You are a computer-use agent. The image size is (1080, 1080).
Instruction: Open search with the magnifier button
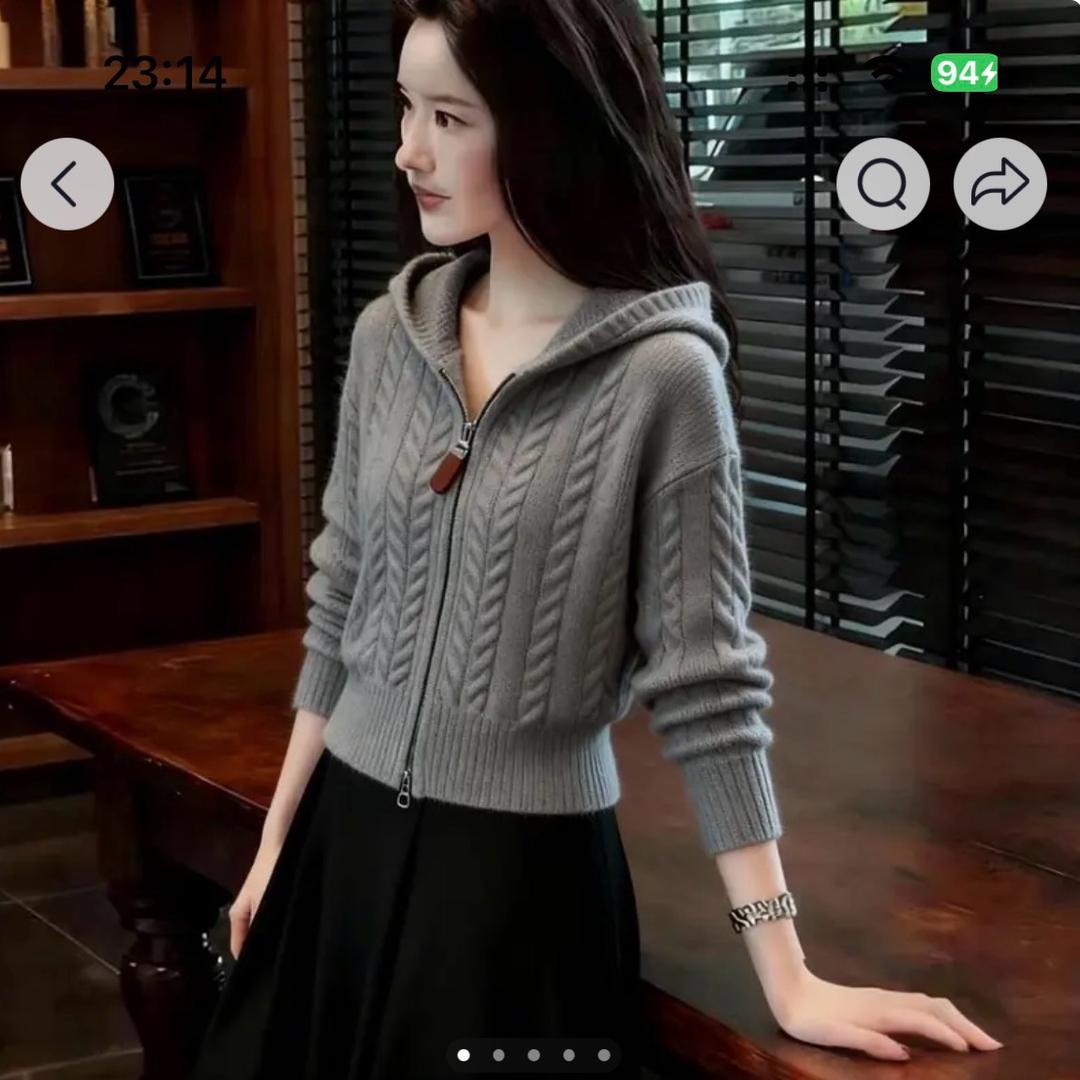coord(882,184)
